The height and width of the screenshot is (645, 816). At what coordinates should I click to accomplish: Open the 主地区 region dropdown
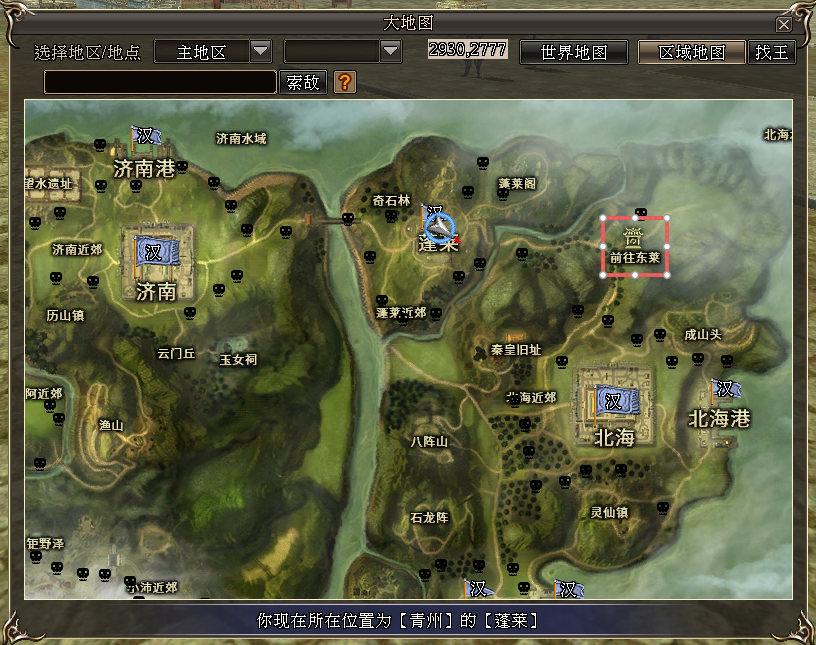260,51
